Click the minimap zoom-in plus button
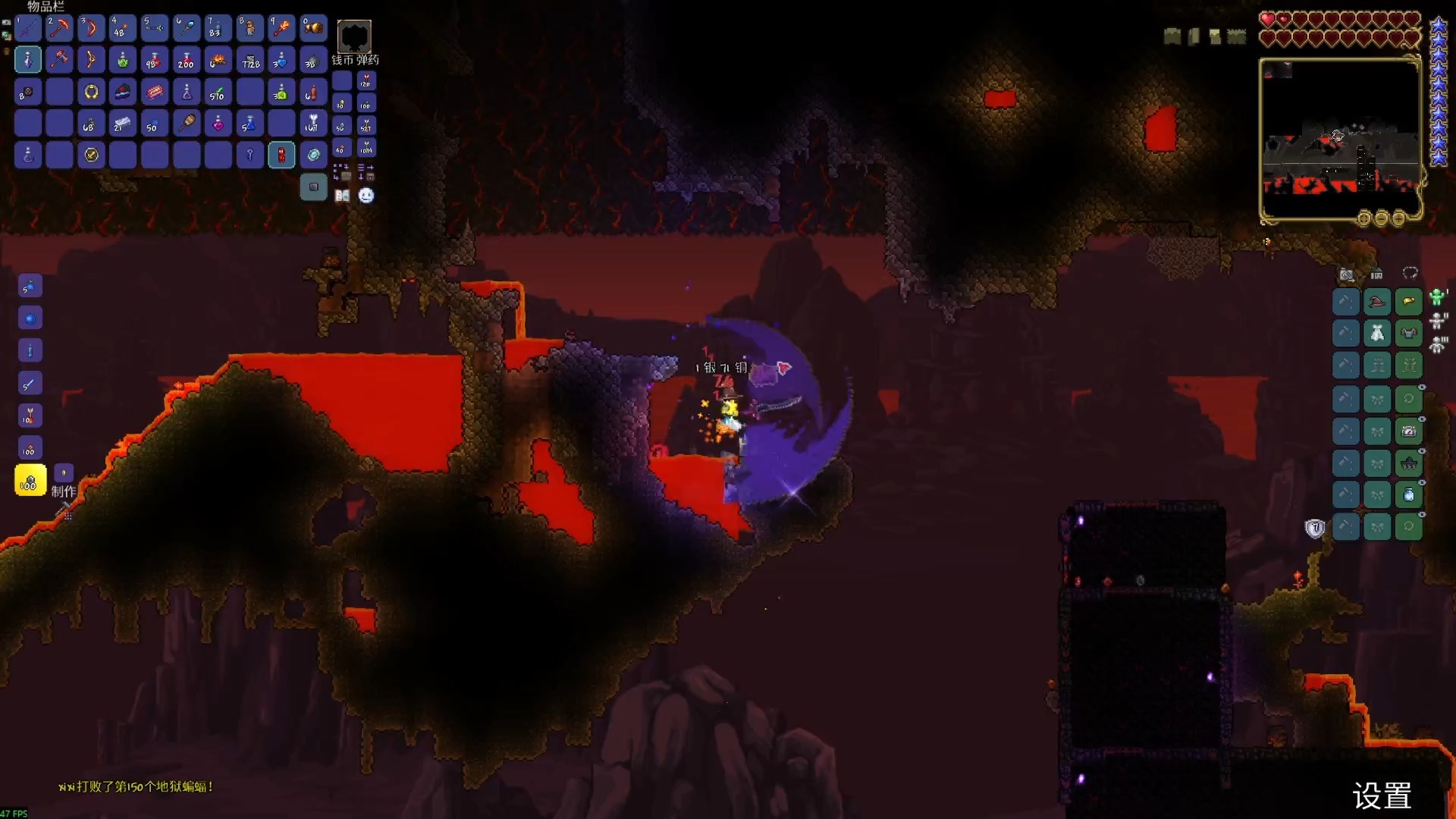Screen dimensions: 1456x819 (1398, 219)
